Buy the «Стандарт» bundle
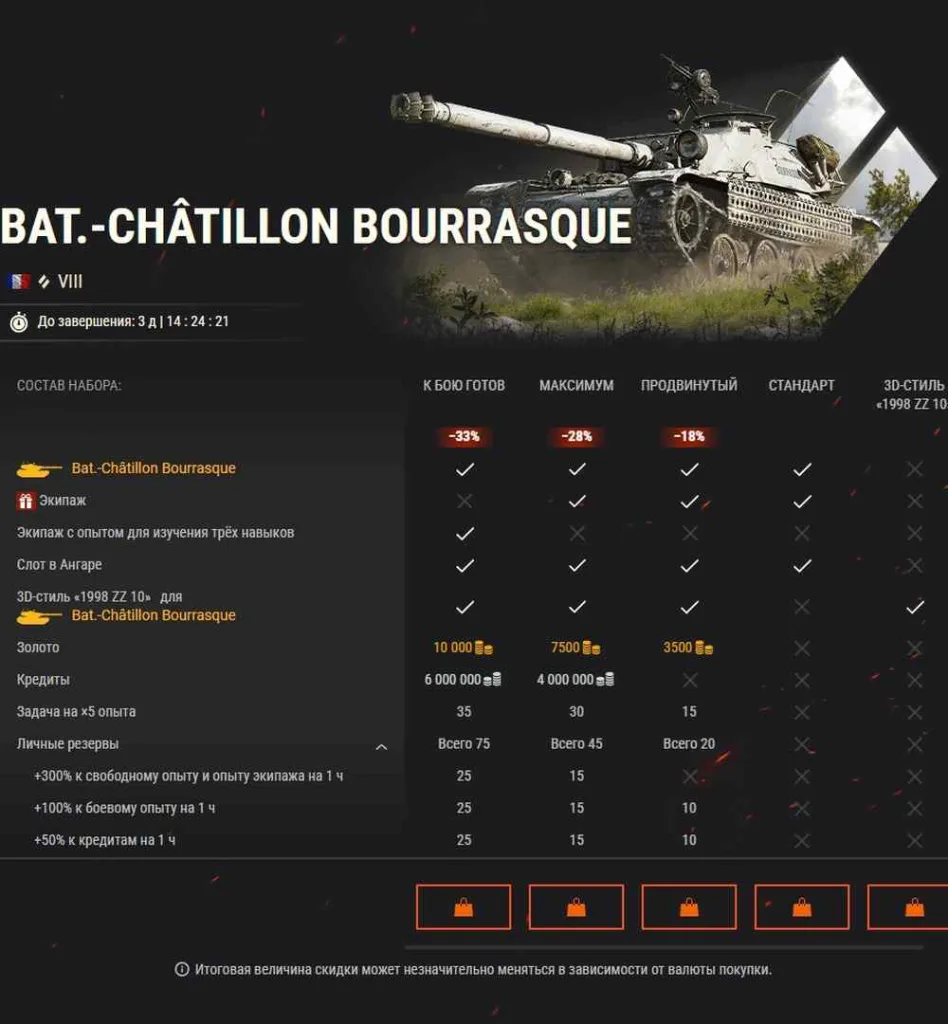The width and height of the screenshot is (948, 1024). pos(802,907)
